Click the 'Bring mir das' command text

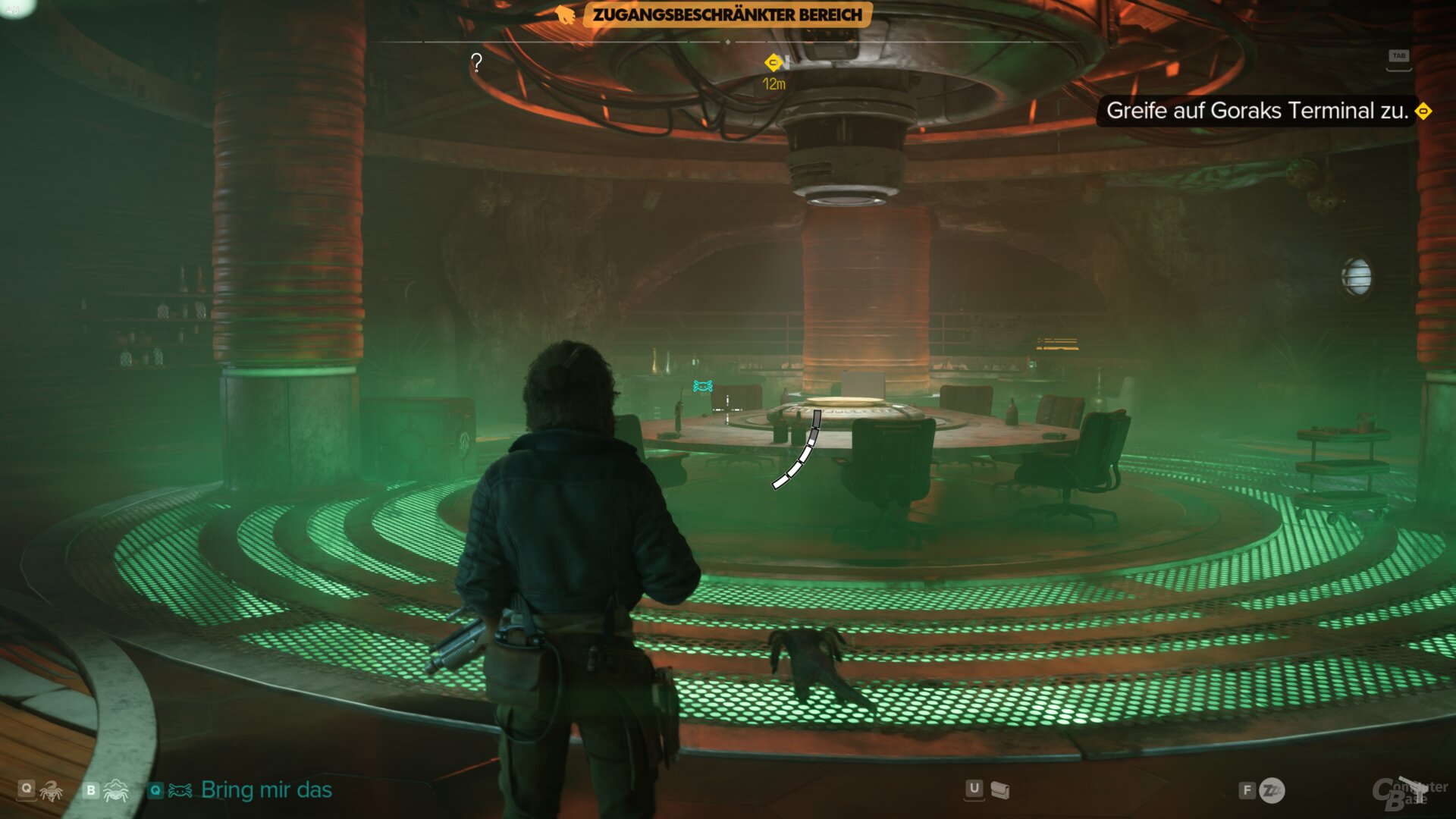pos(265,790)
